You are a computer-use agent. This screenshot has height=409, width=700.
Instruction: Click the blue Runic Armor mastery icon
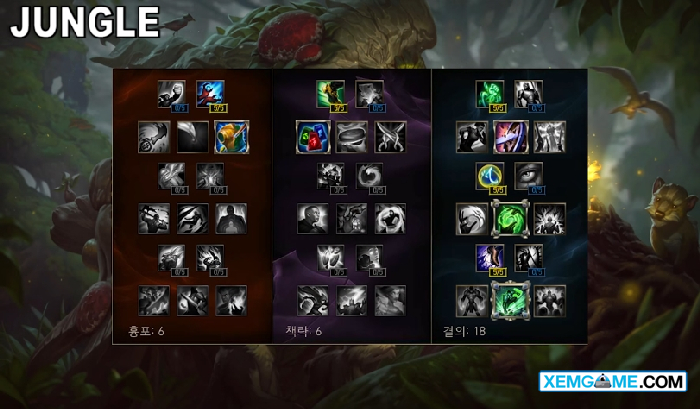(489, 176)
